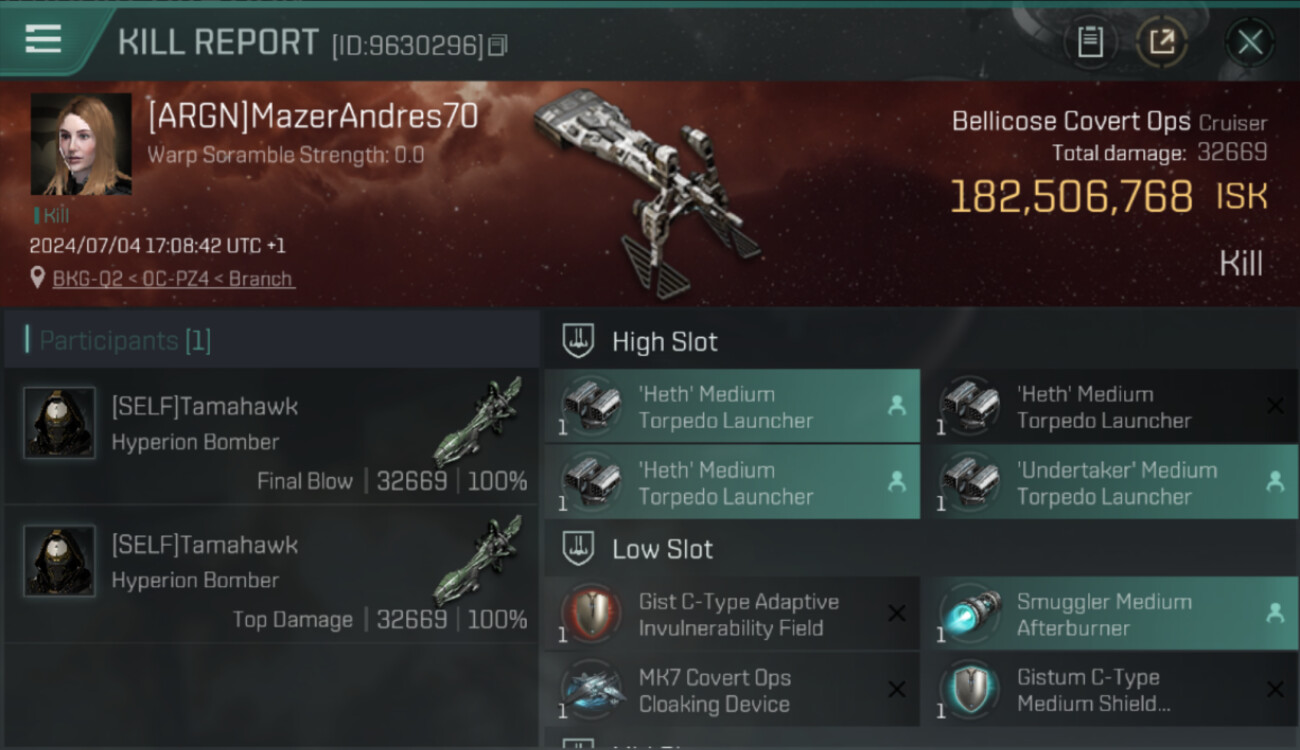1300x750 pixels.
Task: Open the clipboard notes icon
Action: coord(1090,42)
